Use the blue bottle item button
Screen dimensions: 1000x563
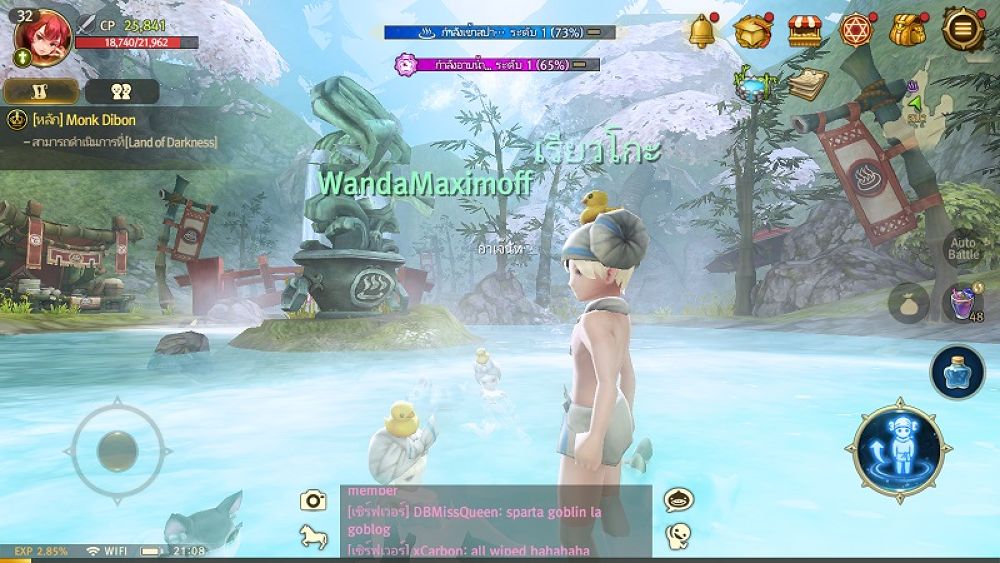(957, 372)
